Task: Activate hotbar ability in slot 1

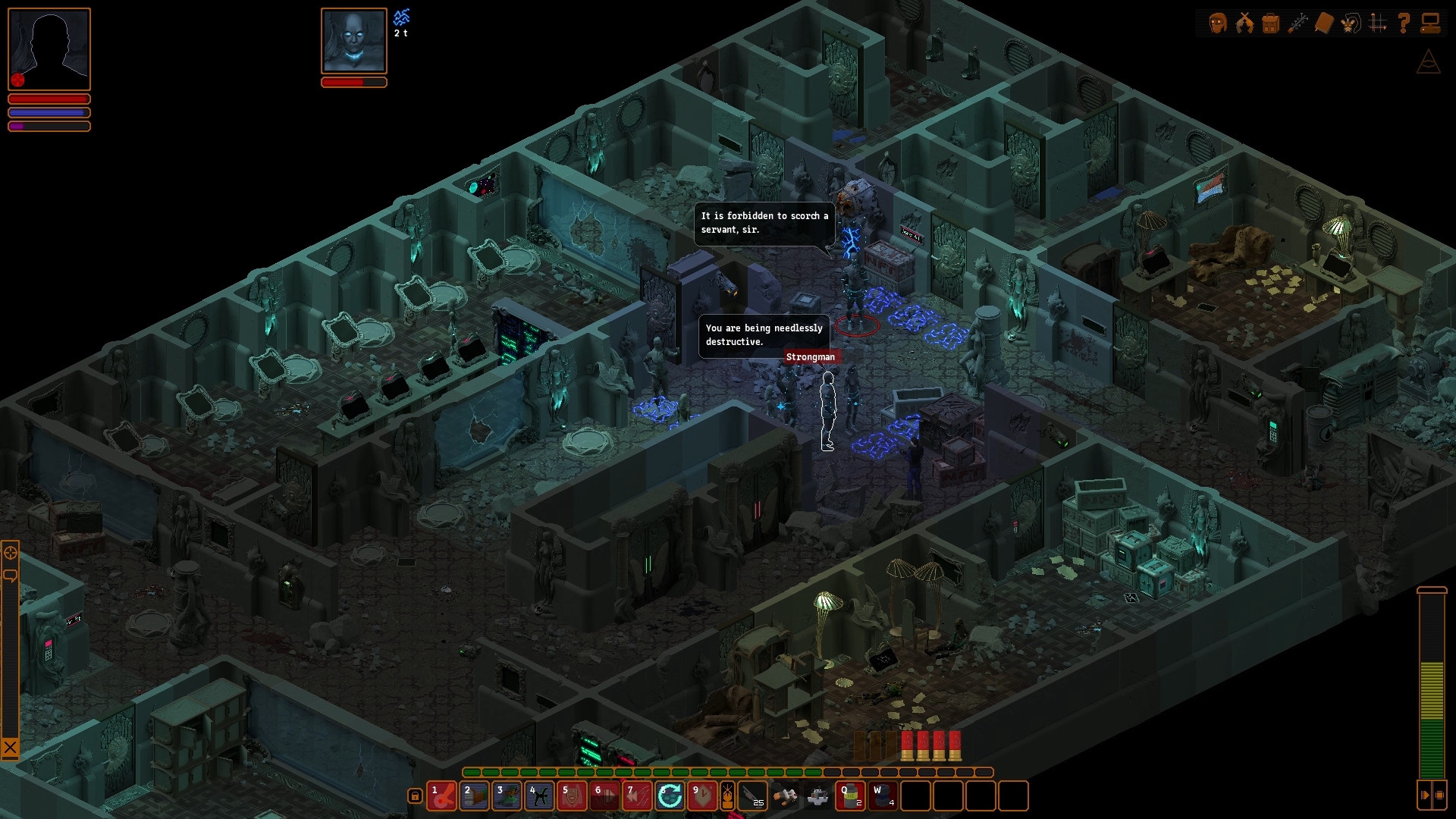Action: coord(441,796)
